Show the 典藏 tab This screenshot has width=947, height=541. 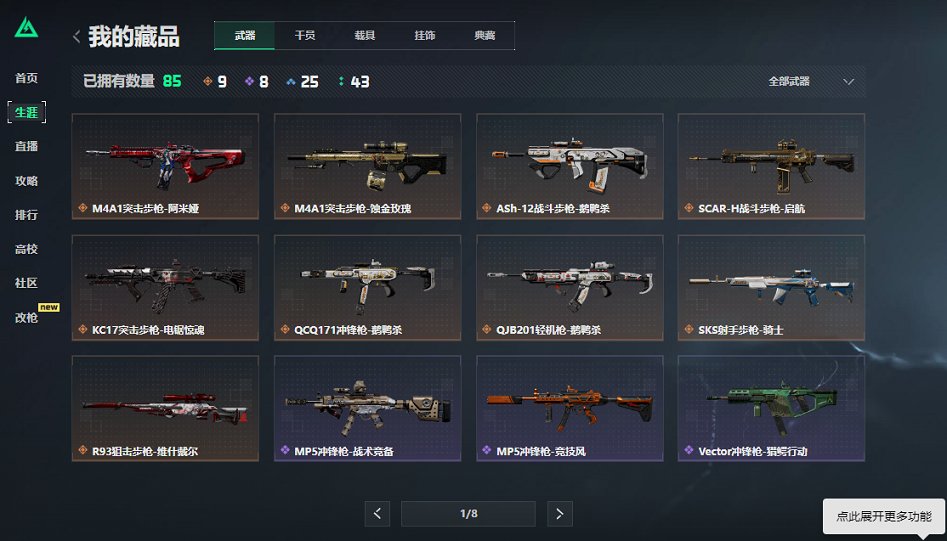484,36
